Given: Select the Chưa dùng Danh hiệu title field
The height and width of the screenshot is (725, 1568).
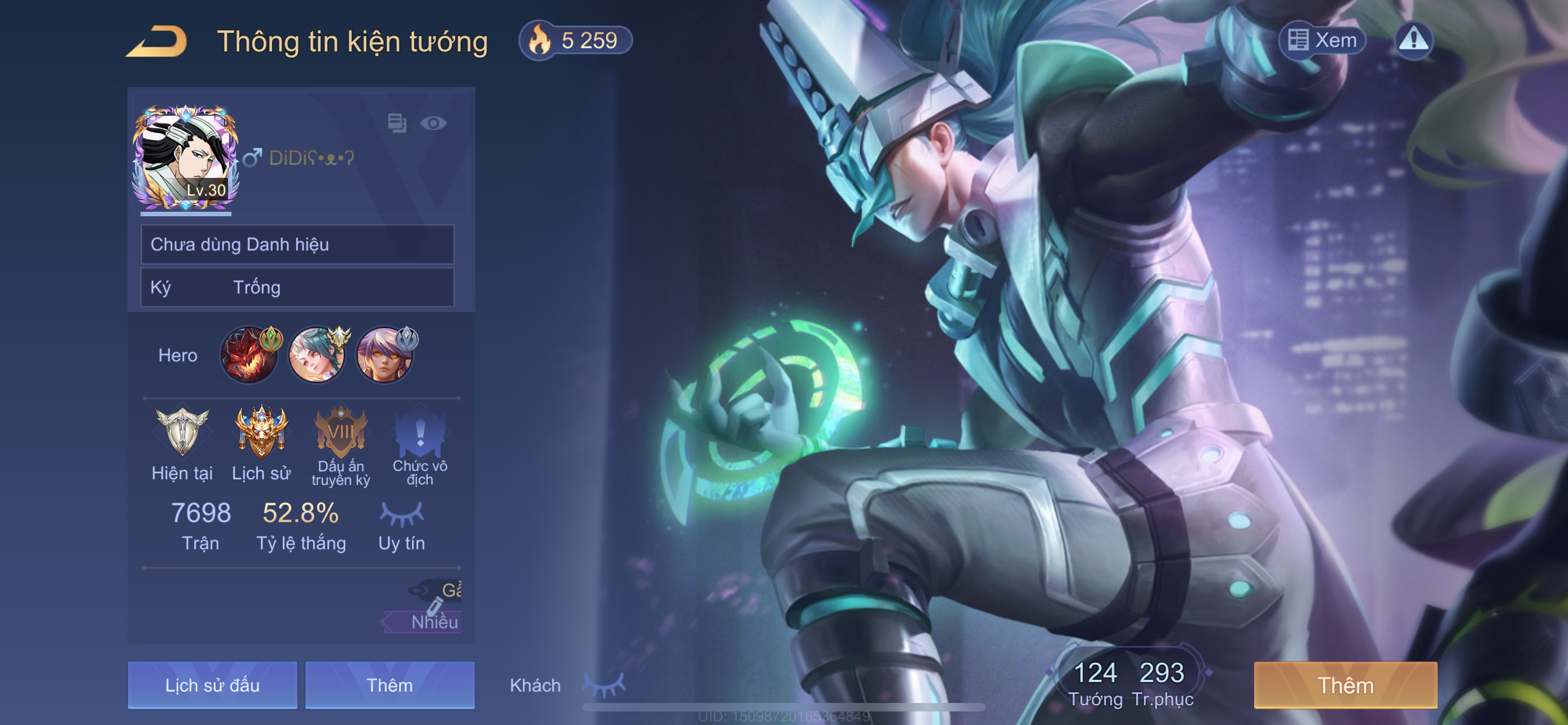Looking at the screenshot, I should (x=297, y=244).
